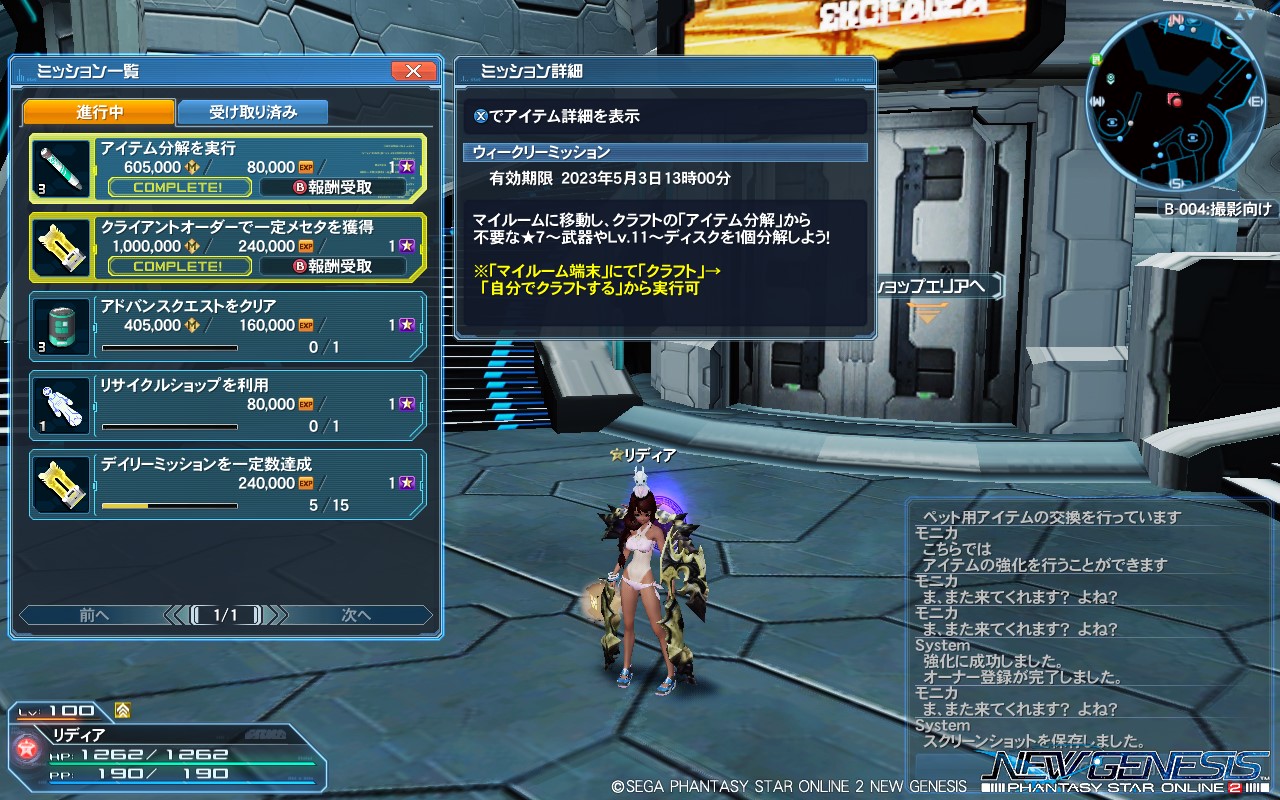Click the yellow client order ticket icon
The width and height of the screenshot is (1280, 800).
60,245
